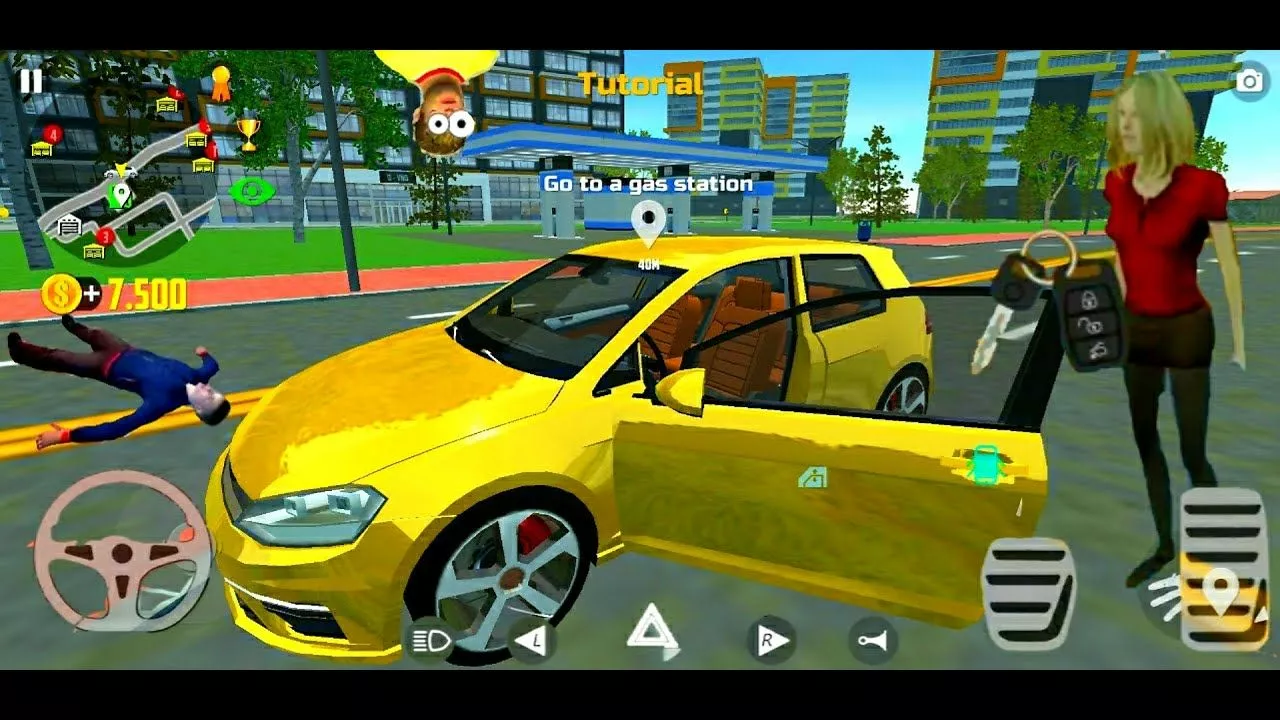The height and width of the screenshot is (720, 1280).
Task: Activate the right turn signal
Action: pos(771,641)
